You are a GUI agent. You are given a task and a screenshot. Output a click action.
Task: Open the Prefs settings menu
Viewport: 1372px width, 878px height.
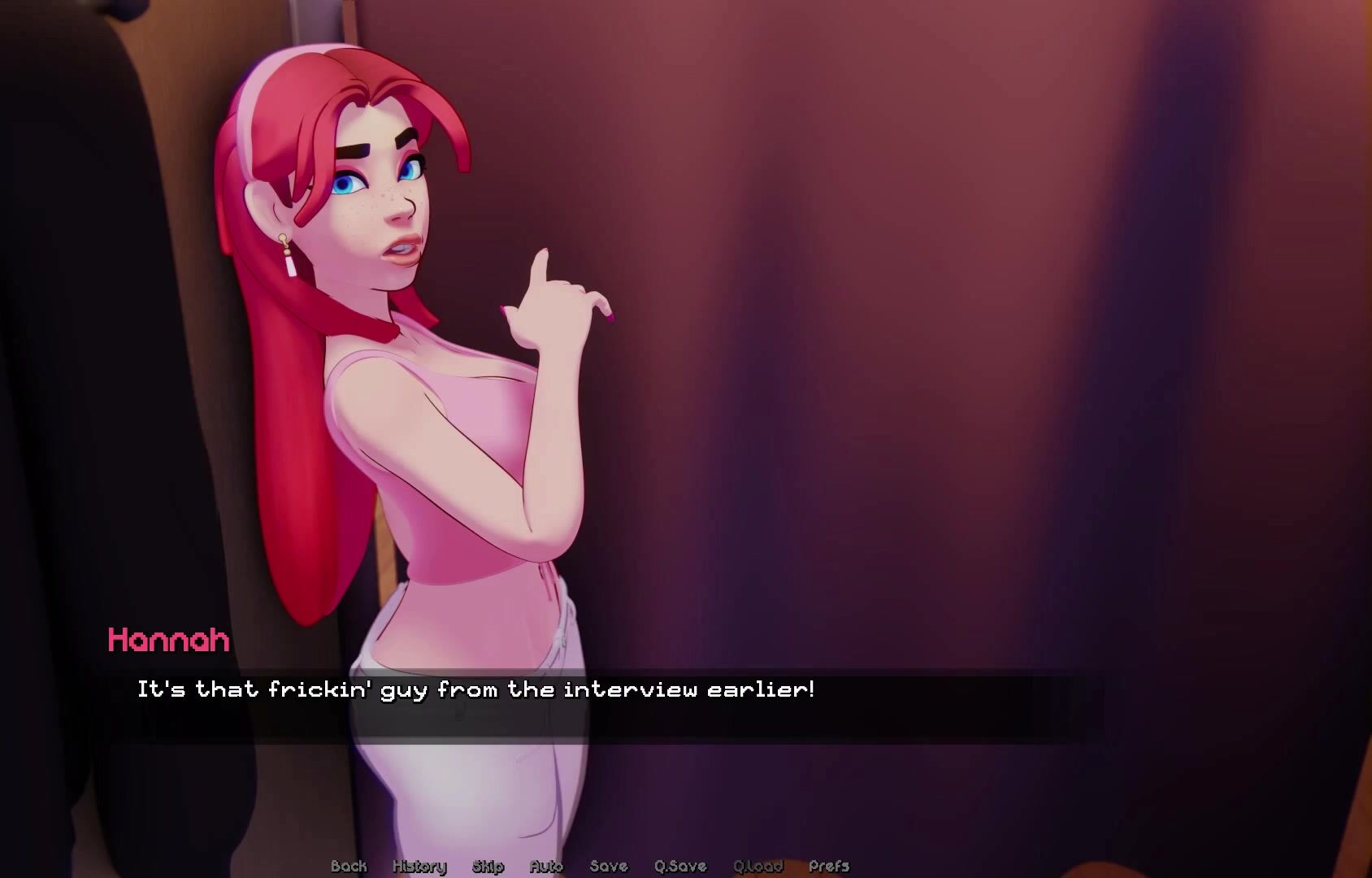pos(829,866)
